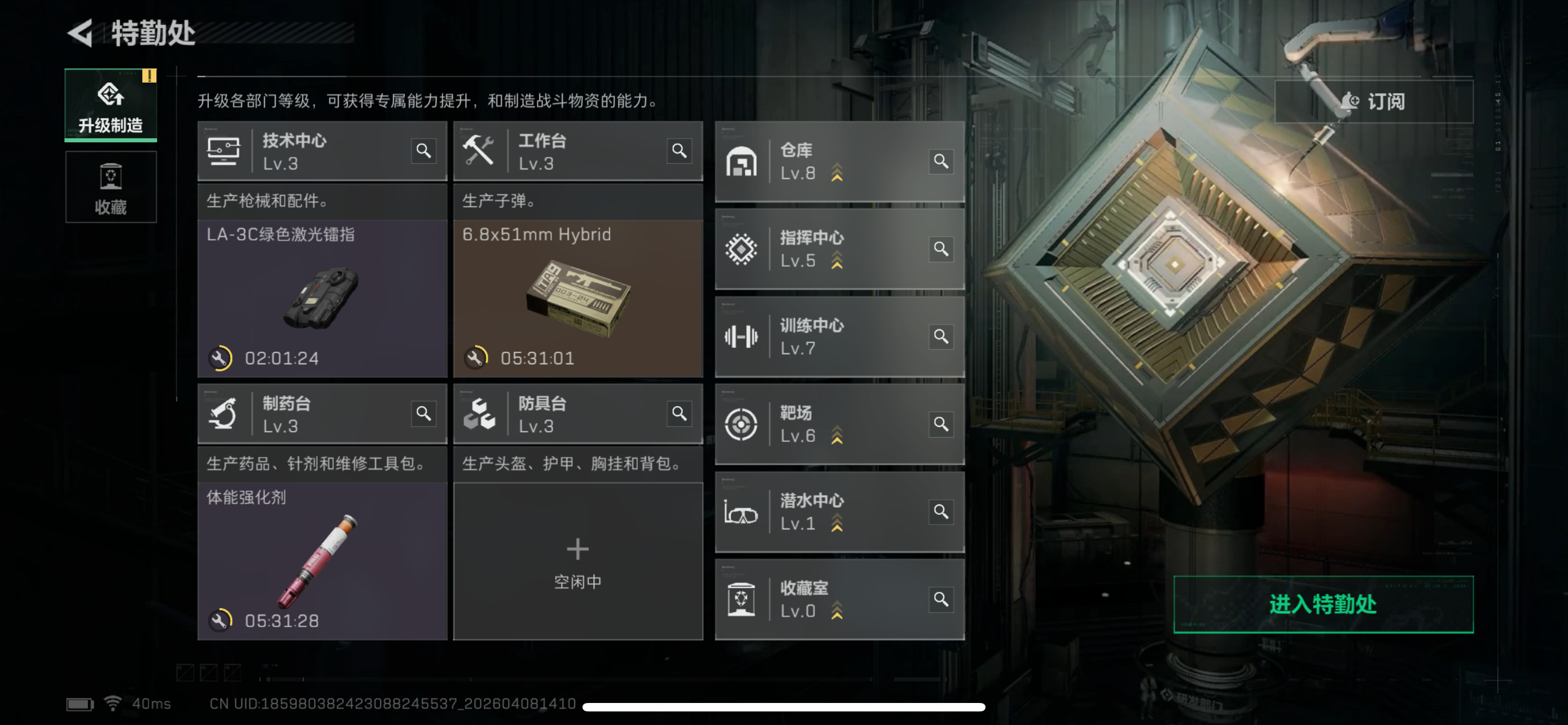Screen dimensions: 1568x725
Task: Select the 靶场 target range icon
Action: [742, 424]
